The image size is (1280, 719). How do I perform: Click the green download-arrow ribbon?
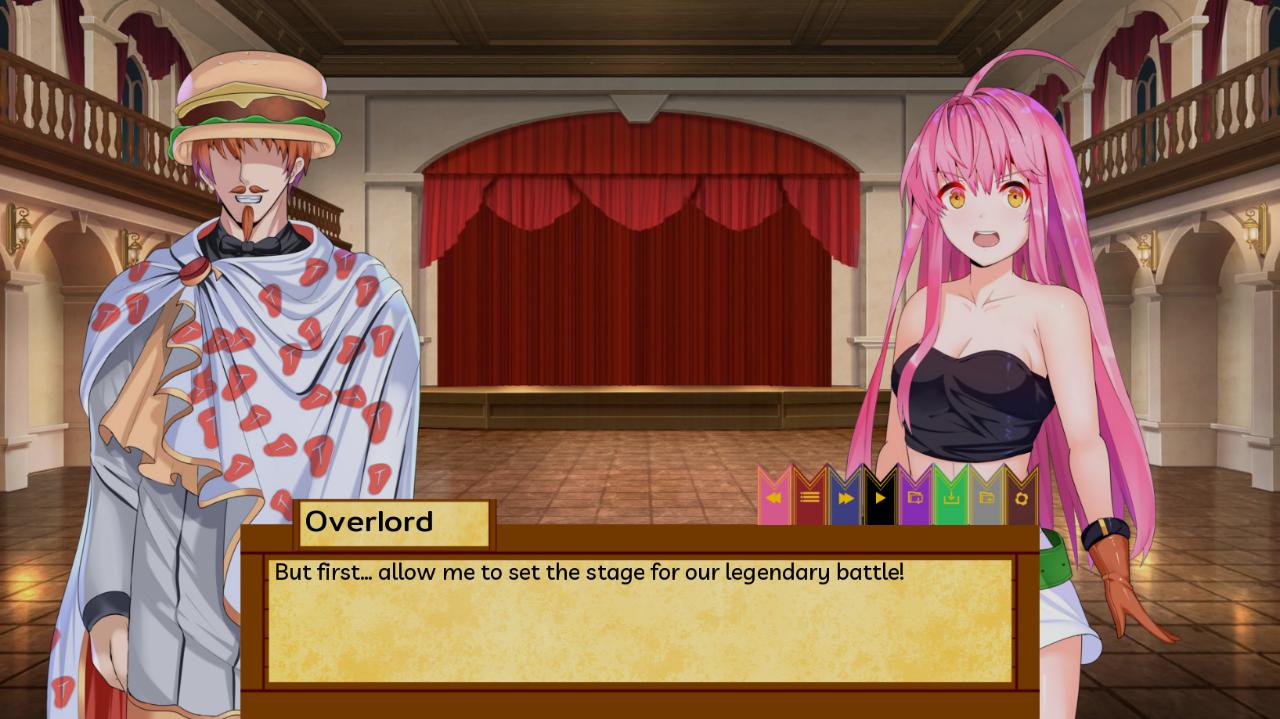[x=951, y=497]
